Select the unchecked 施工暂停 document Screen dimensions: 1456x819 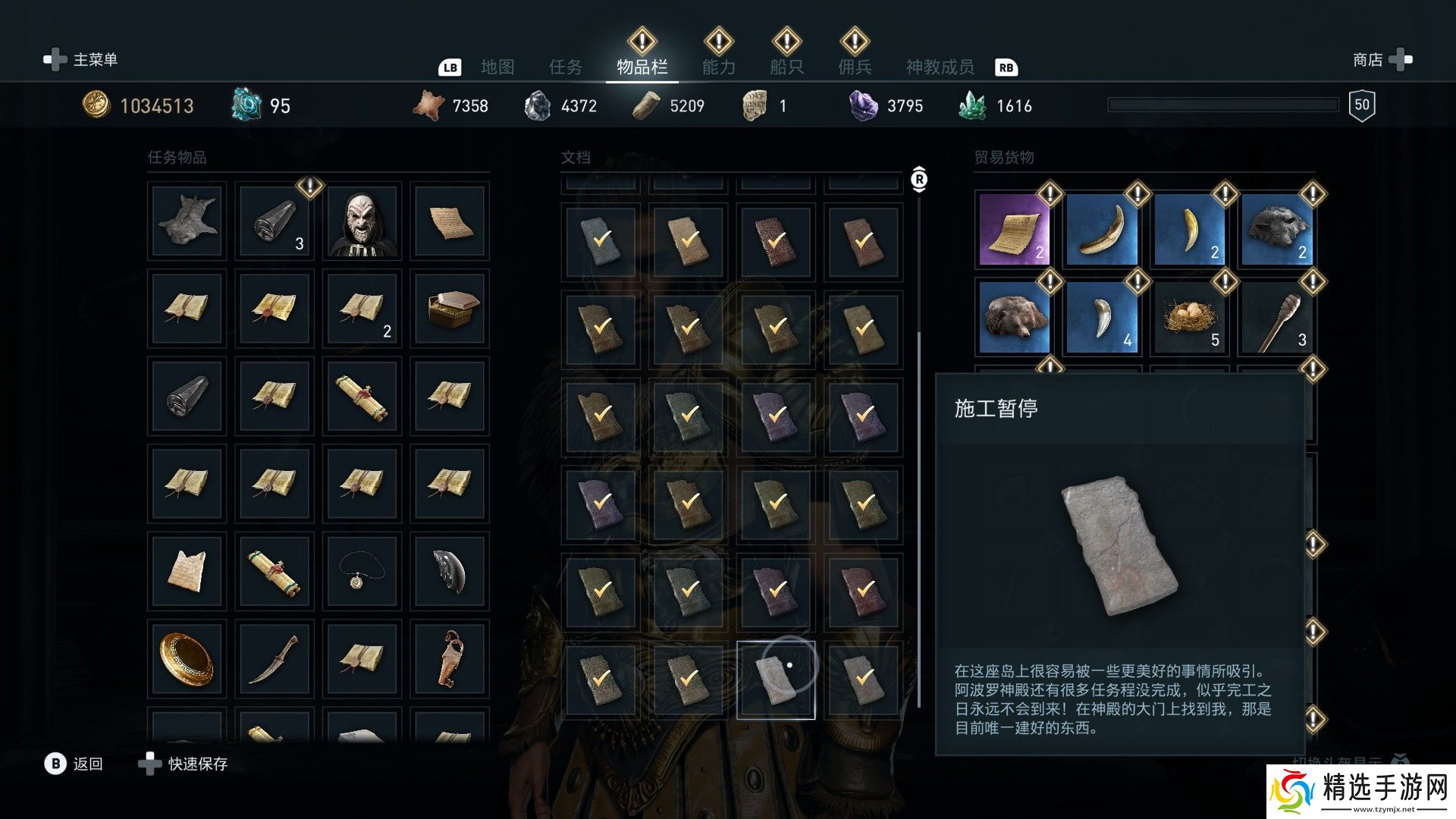[775, 680]
